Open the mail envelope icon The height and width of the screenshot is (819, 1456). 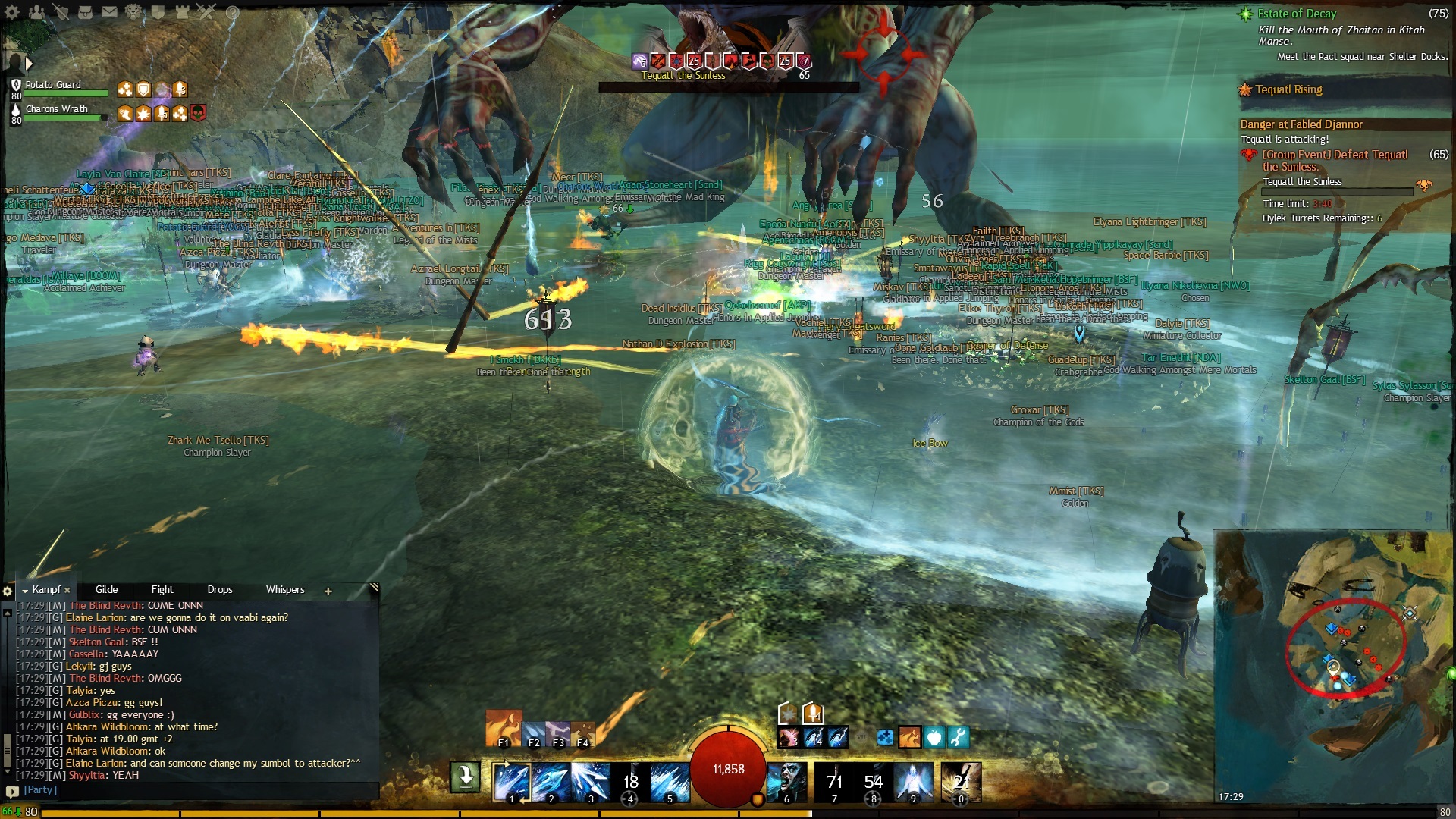109,12
